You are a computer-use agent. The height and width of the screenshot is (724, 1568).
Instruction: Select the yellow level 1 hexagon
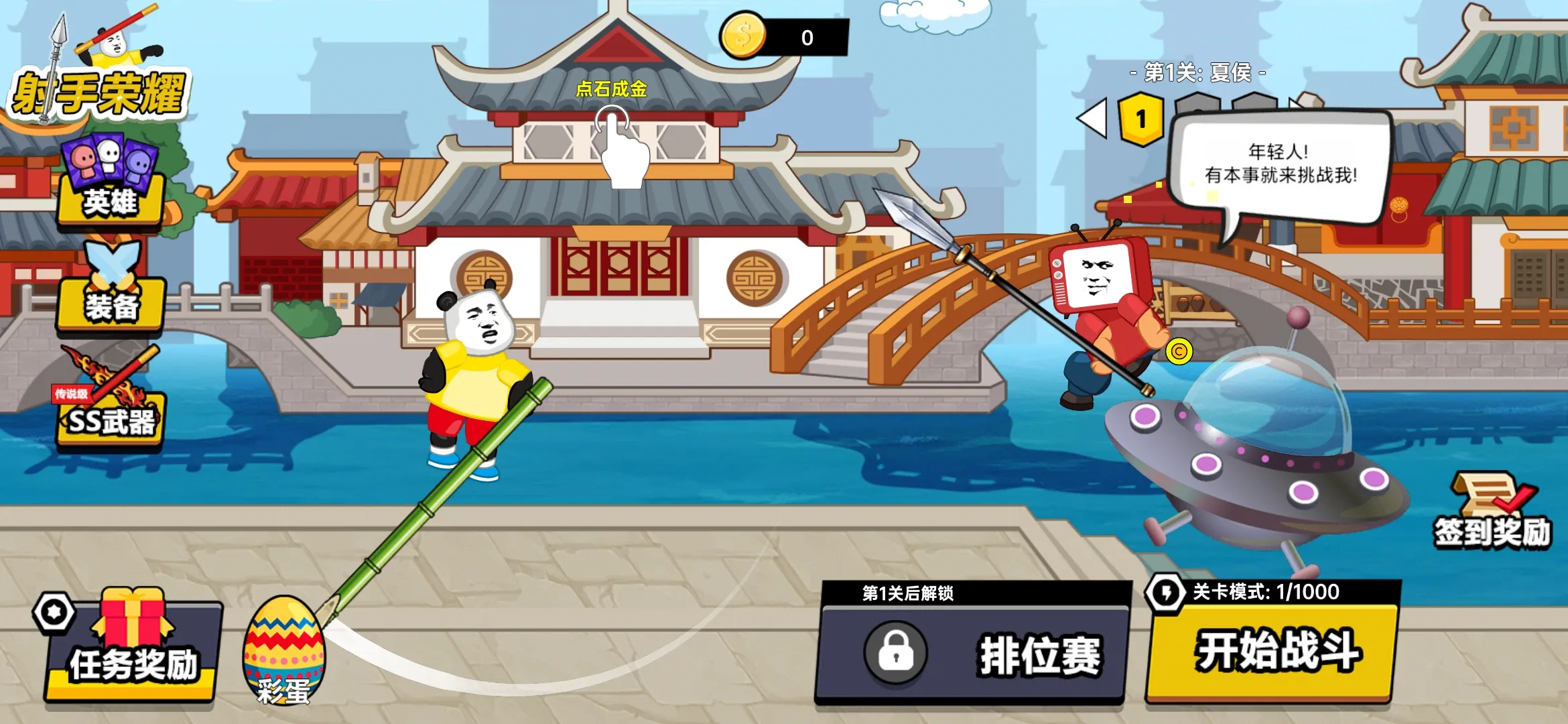pos(1140,119)
